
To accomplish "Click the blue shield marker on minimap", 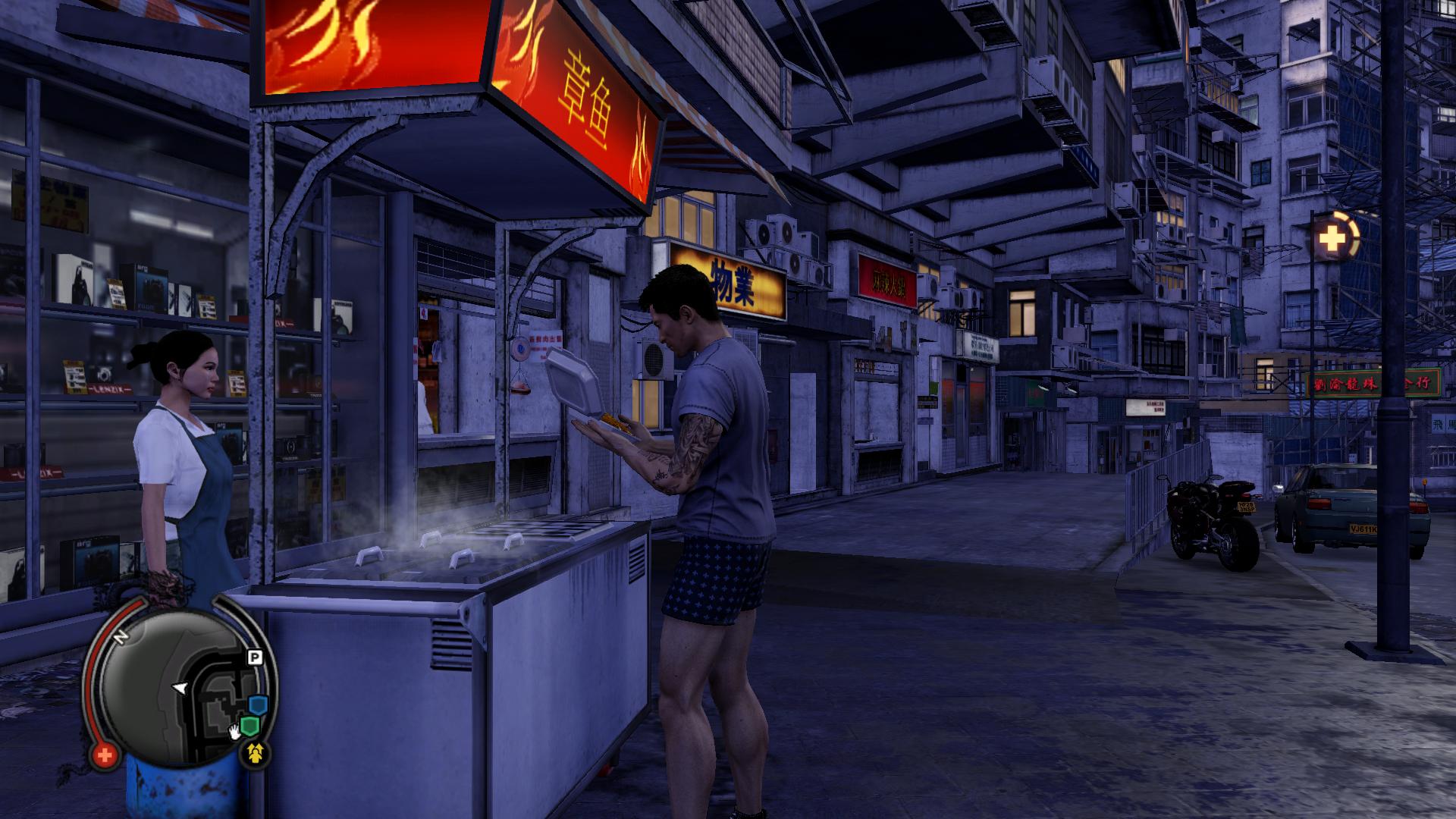I will pyautogui.click(x=259, y=706).
